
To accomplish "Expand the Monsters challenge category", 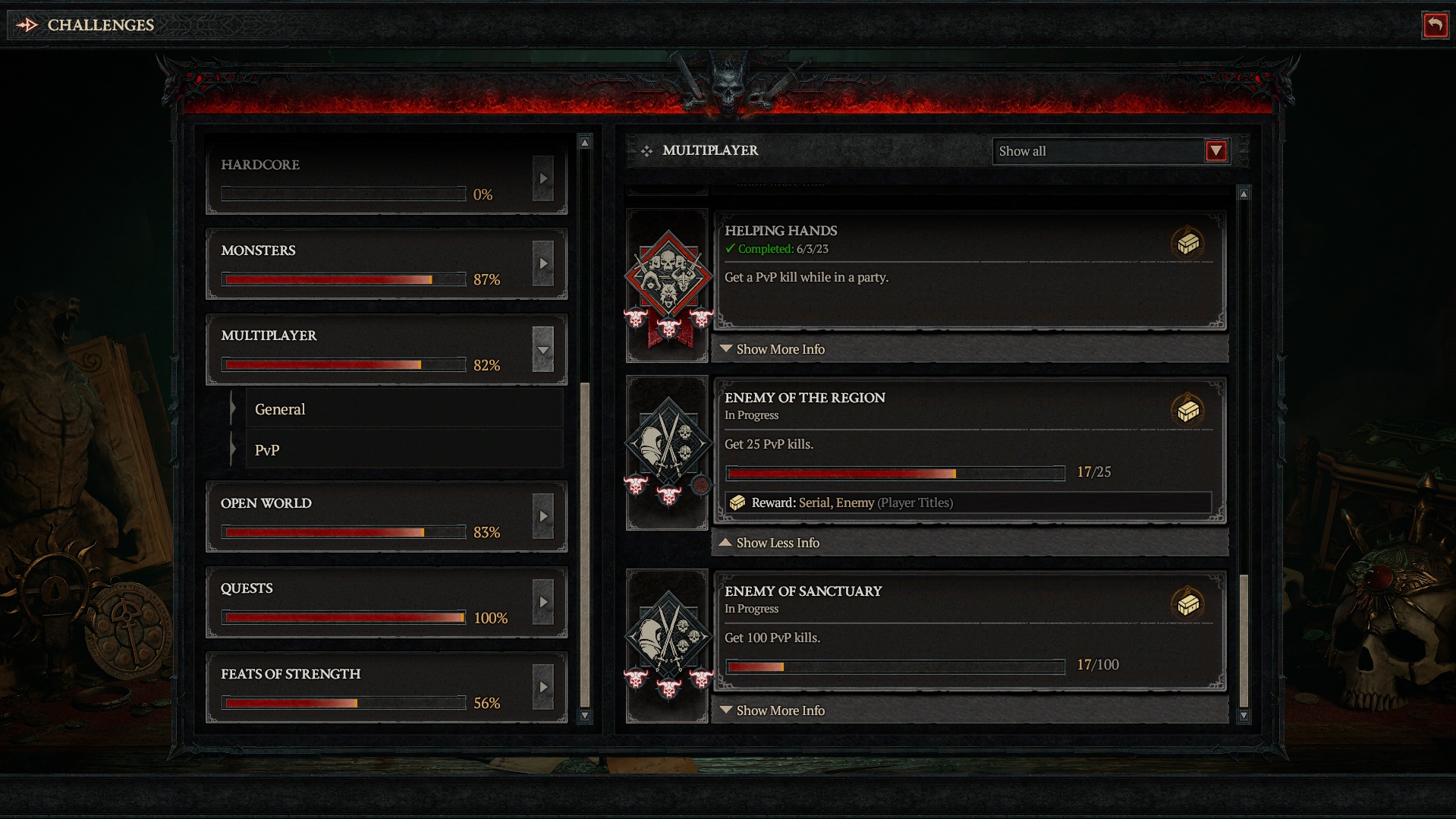I will coord(543,264).
